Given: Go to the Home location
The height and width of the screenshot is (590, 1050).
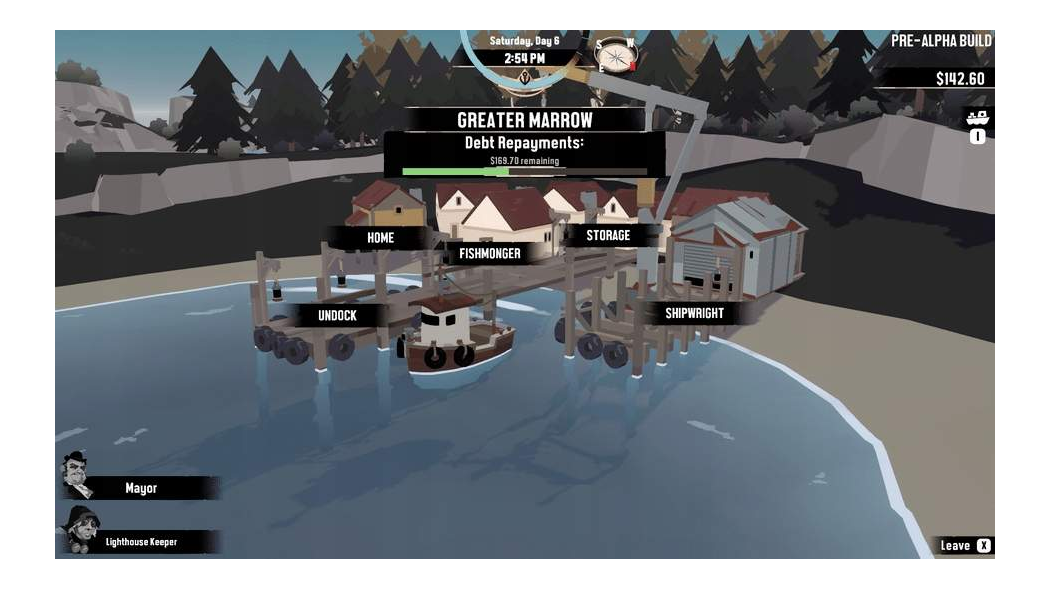Looking at the screenshot, I should [380, 238].
